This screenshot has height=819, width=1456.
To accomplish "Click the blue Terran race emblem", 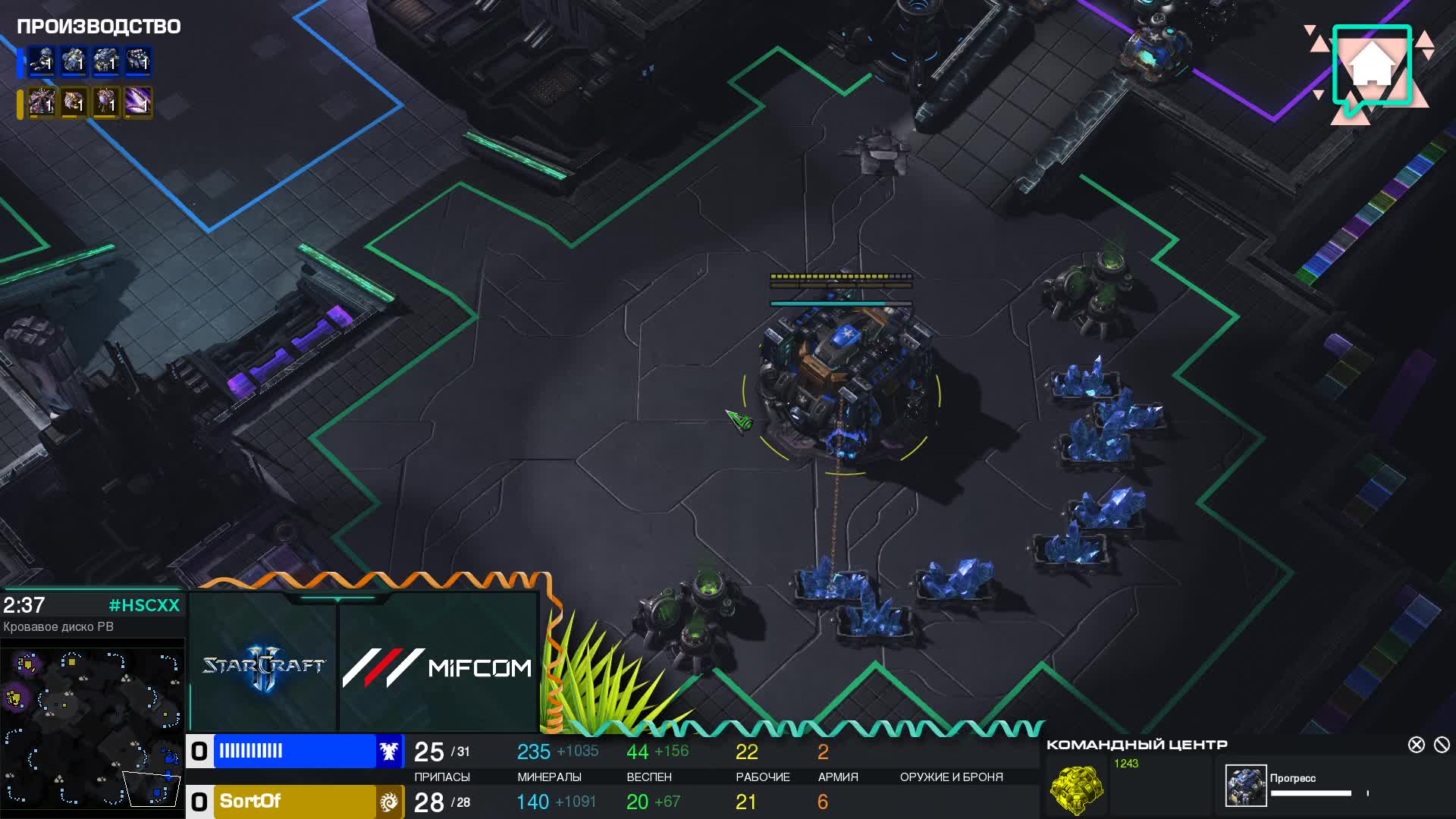I will (389, 752).
